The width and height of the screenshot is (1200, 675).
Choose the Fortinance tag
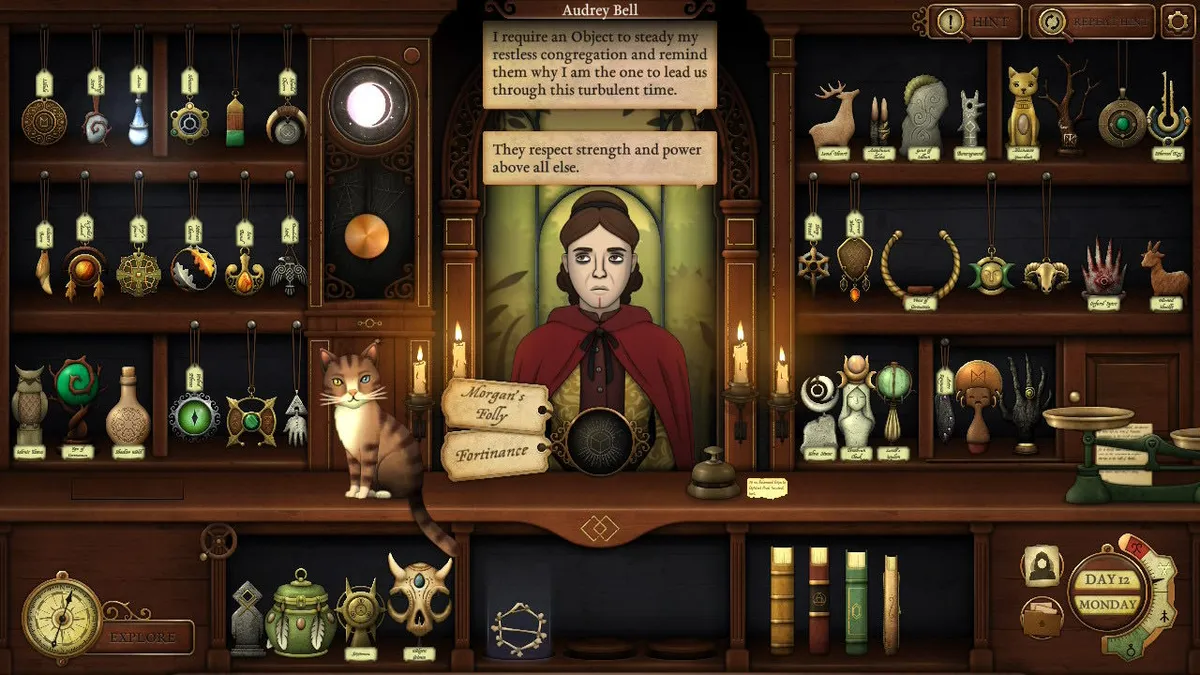point(494,453)
